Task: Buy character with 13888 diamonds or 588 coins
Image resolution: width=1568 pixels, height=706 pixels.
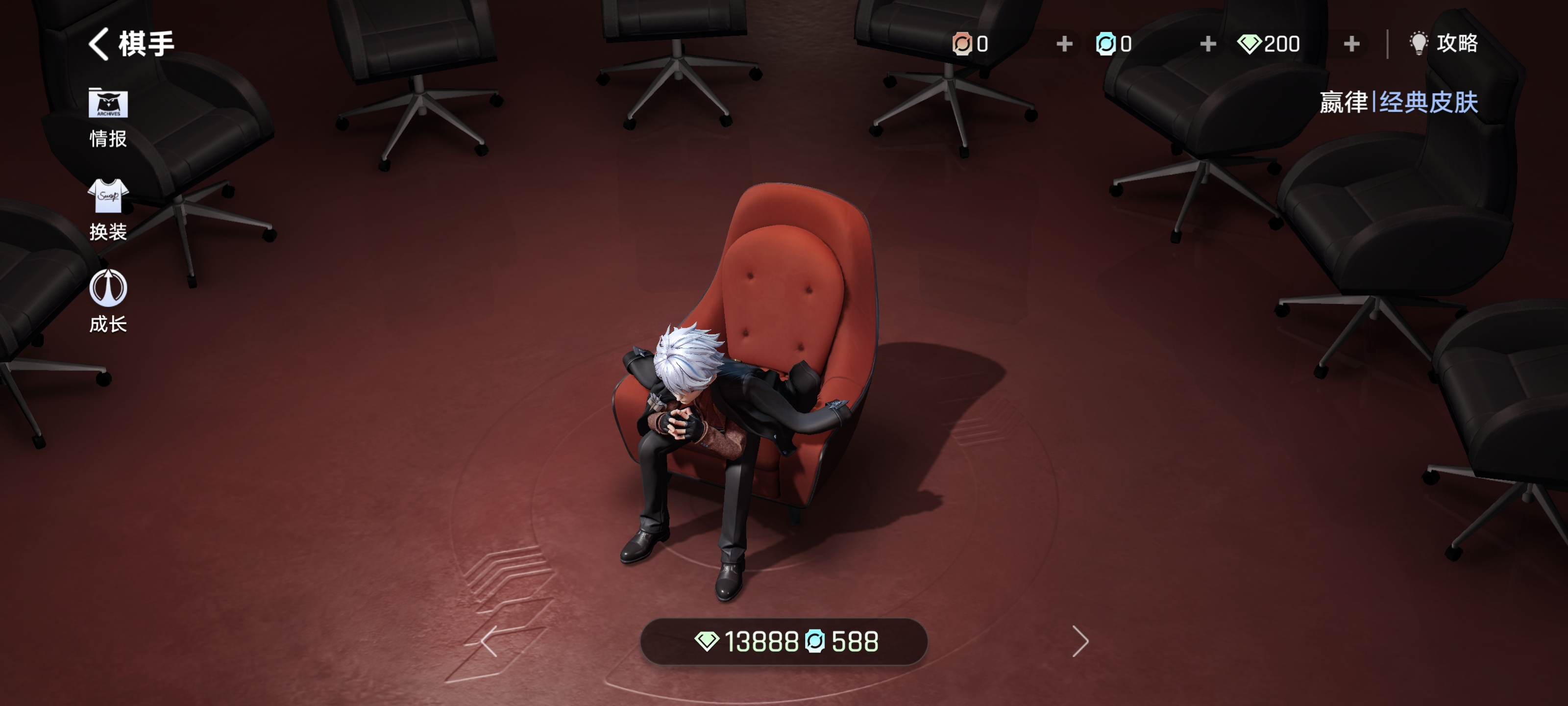Action: point(784,641)
